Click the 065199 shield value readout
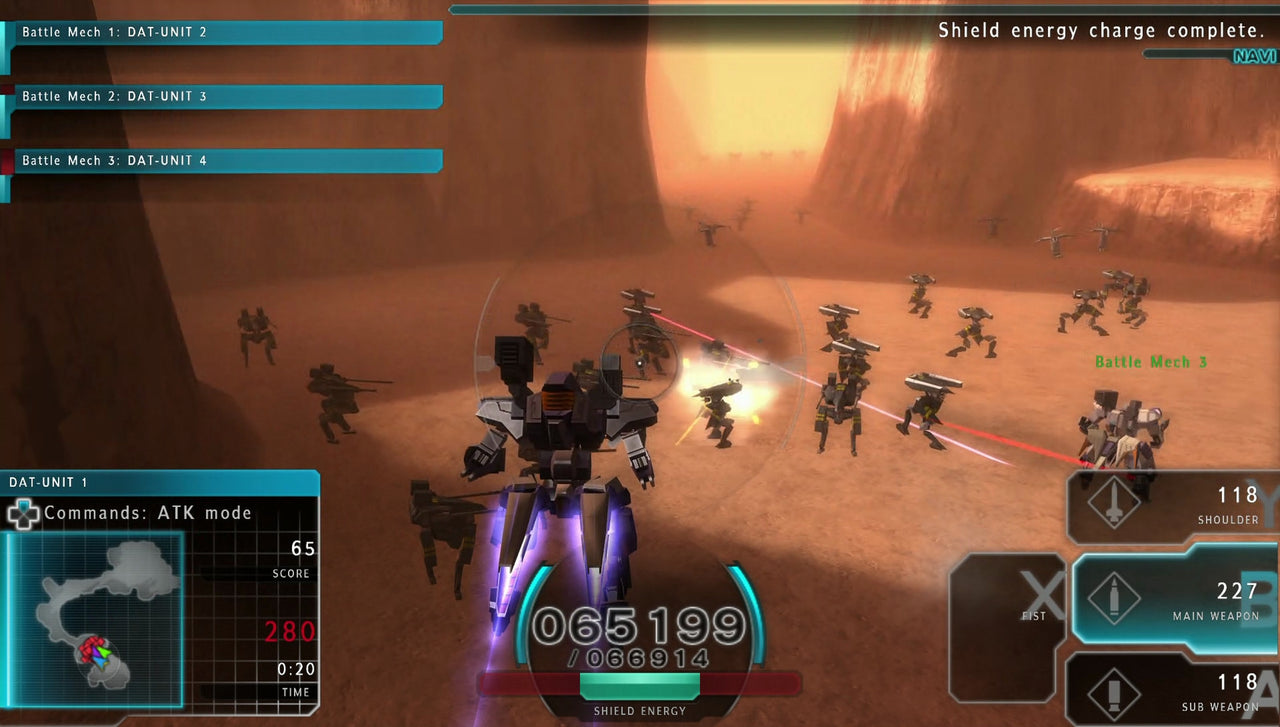This screenshot has width=1280, height=727. click(x=640, y=625)
